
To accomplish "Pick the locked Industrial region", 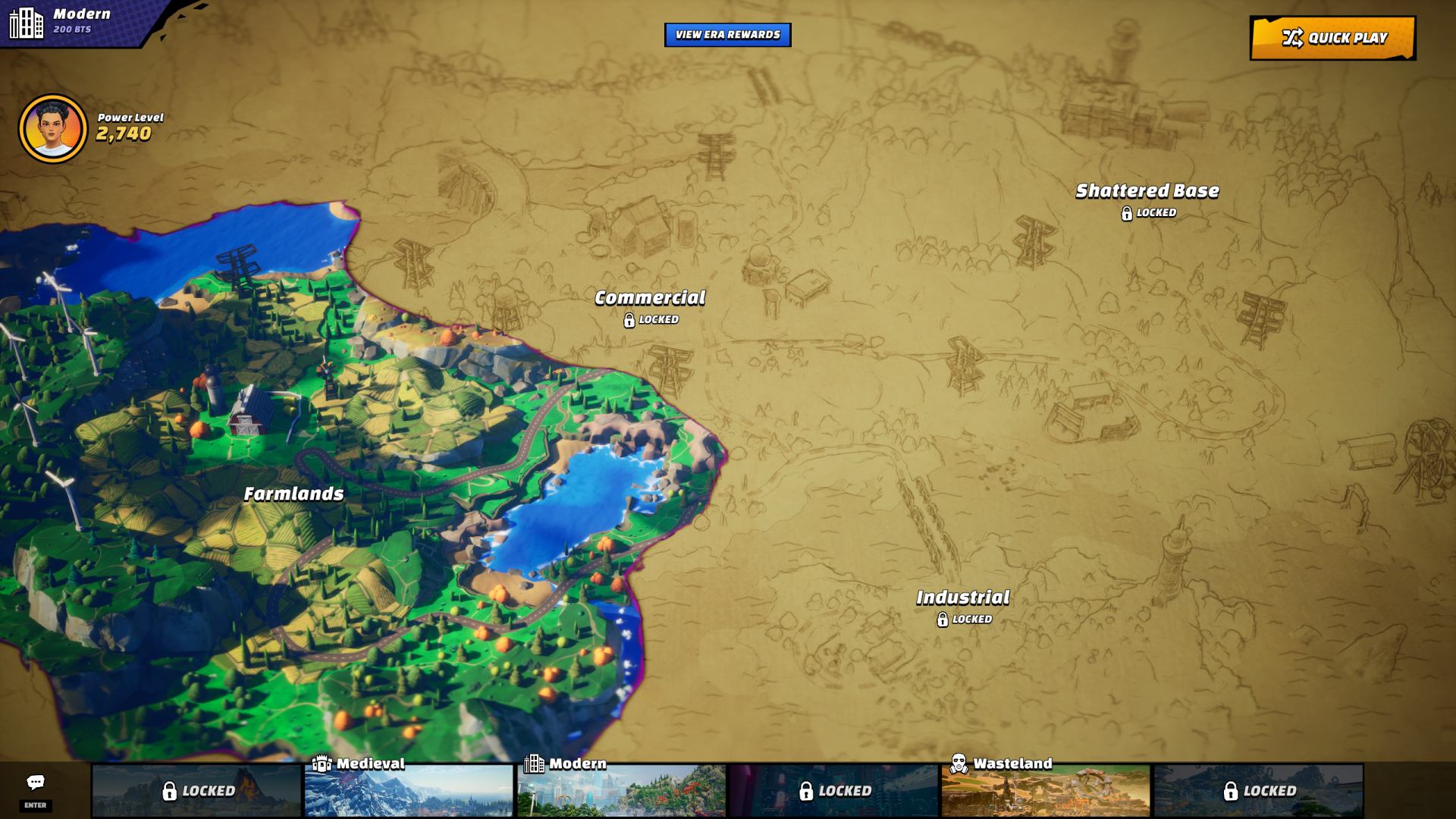I will (962, 598).
